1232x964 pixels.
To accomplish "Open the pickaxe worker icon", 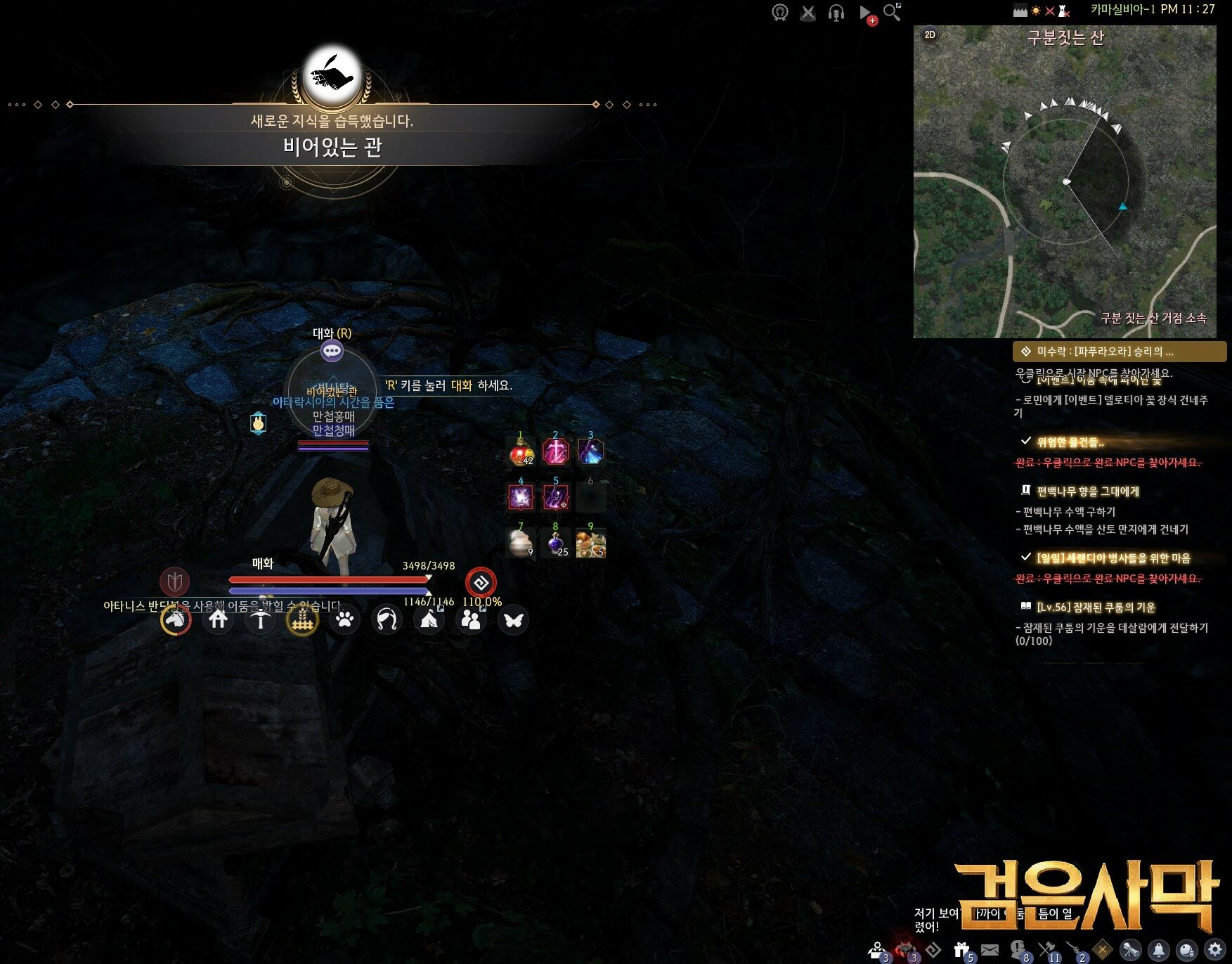I will 260,619.
